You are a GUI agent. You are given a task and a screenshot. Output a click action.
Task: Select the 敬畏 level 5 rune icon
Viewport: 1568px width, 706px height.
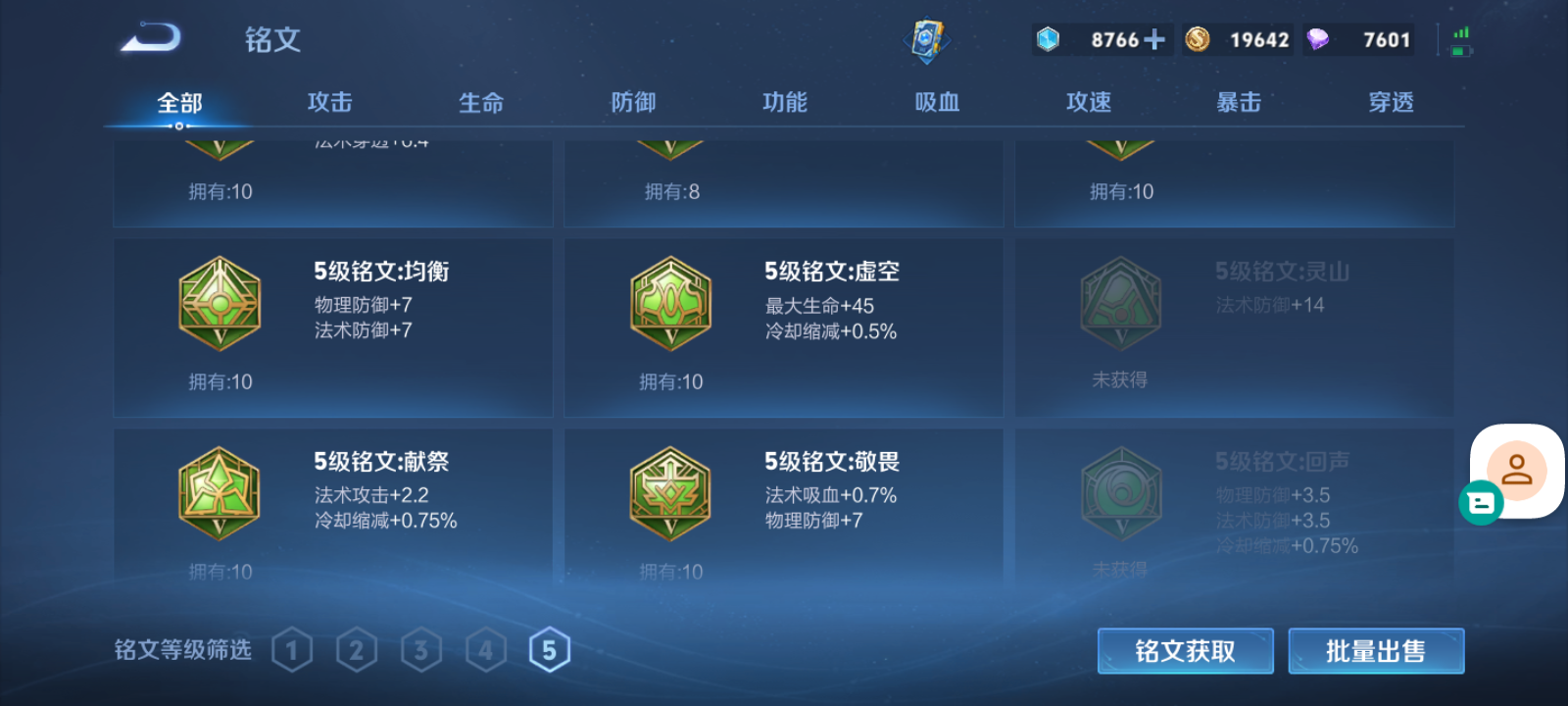coord(669,491)
